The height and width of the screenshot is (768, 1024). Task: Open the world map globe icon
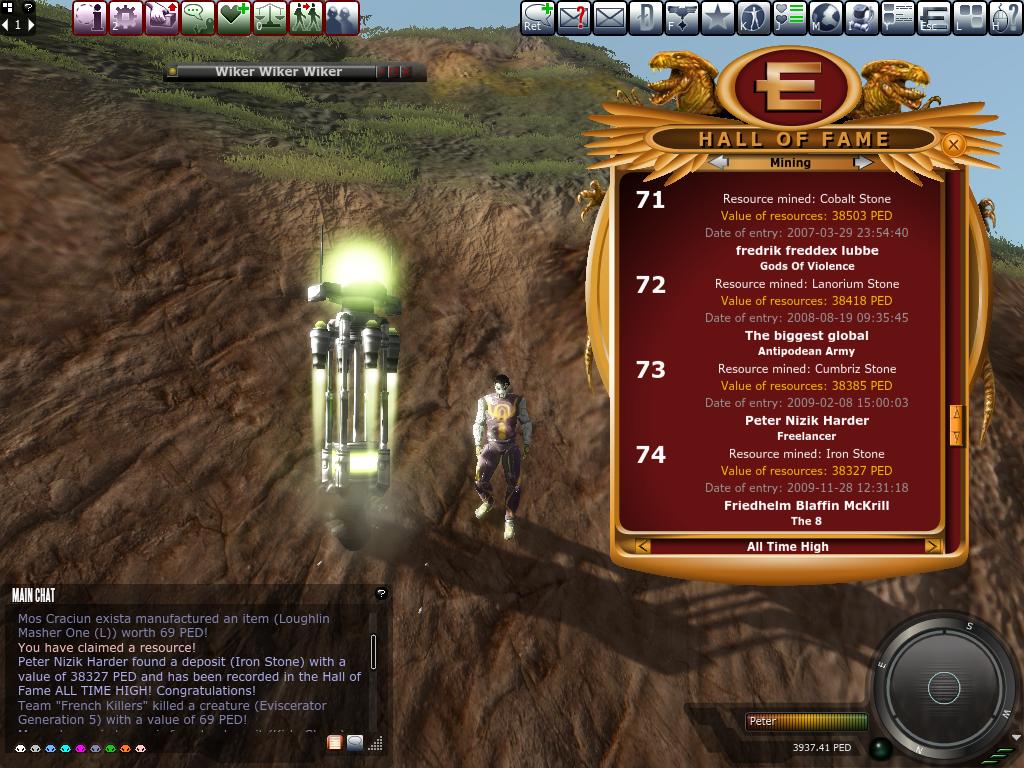[x=825, y=18]
